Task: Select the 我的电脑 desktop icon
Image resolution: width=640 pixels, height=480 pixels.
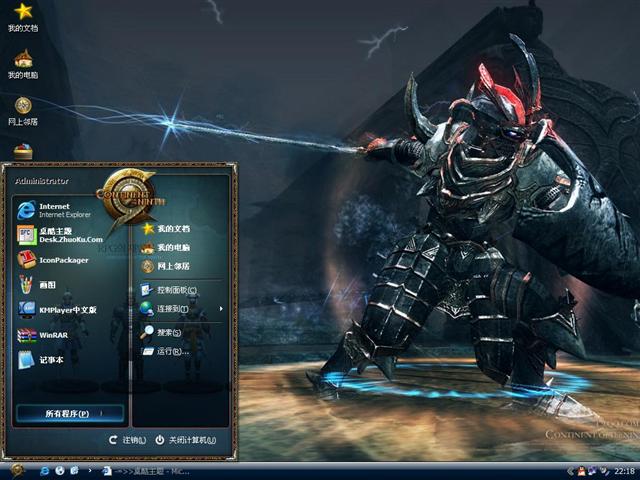Action: tap(23, 63)
